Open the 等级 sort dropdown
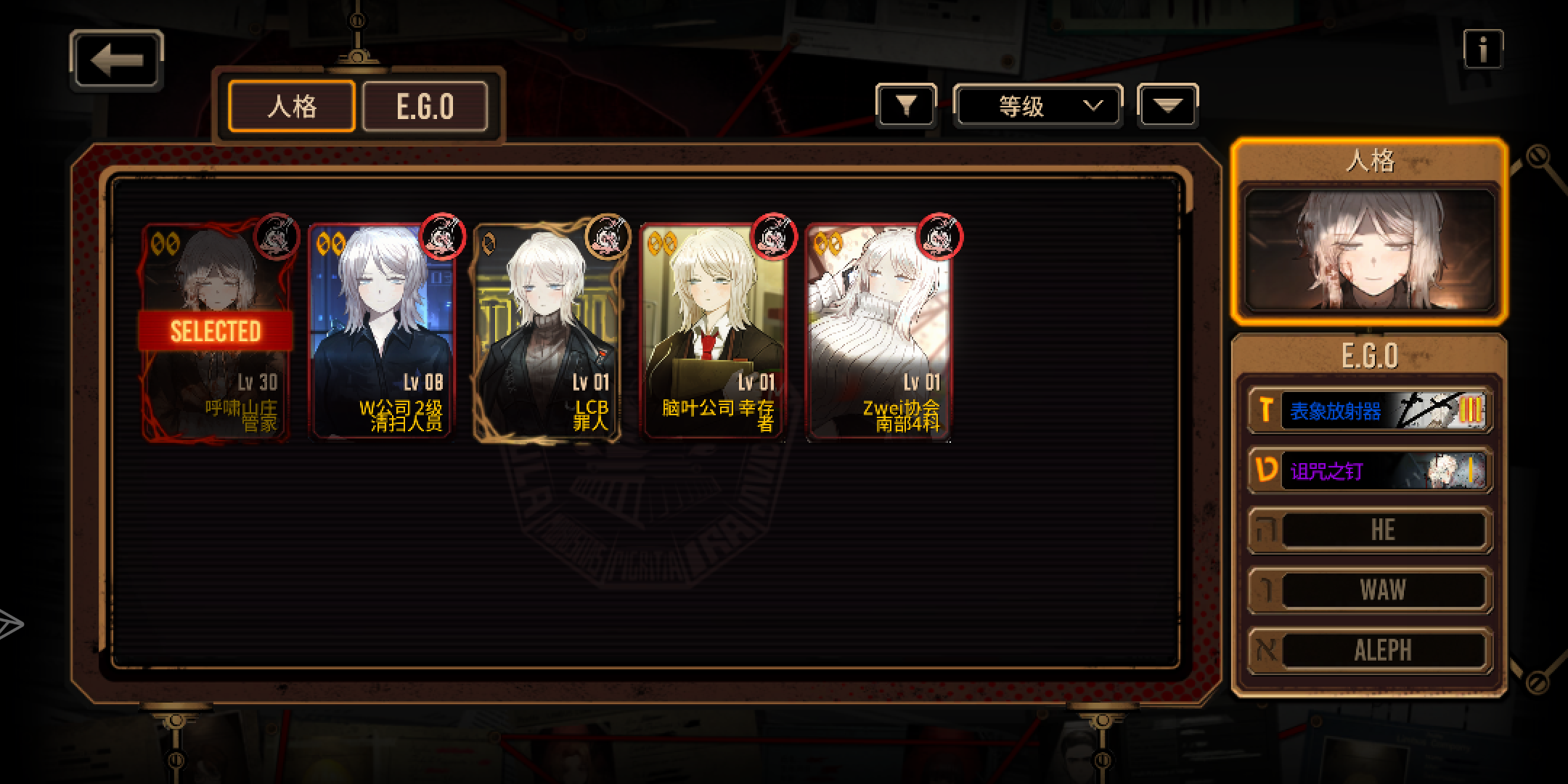The image size is (1568, 784). pyautogui.click(x=1037, y=107)
